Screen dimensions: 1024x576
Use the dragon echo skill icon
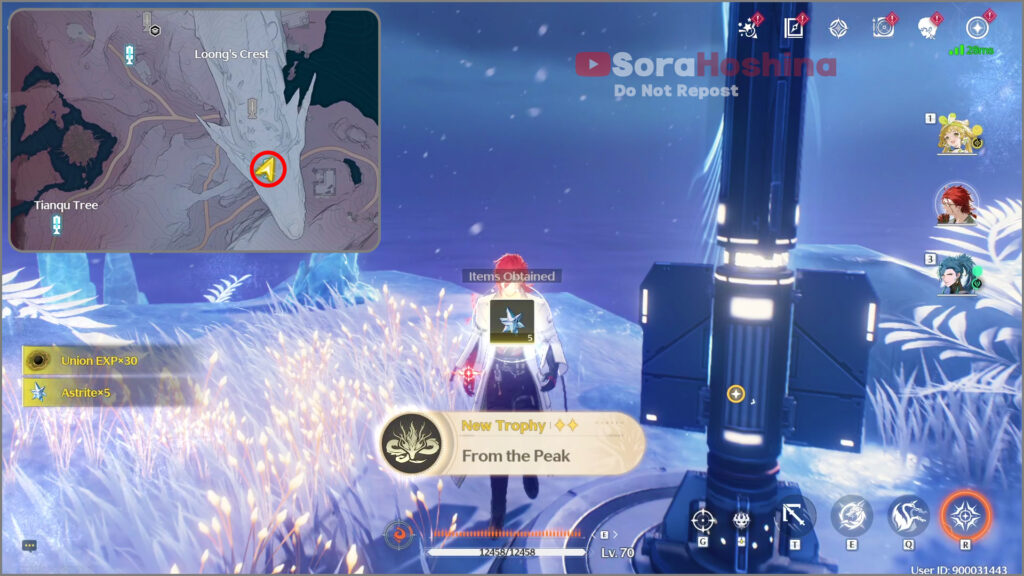click(908, 516)
